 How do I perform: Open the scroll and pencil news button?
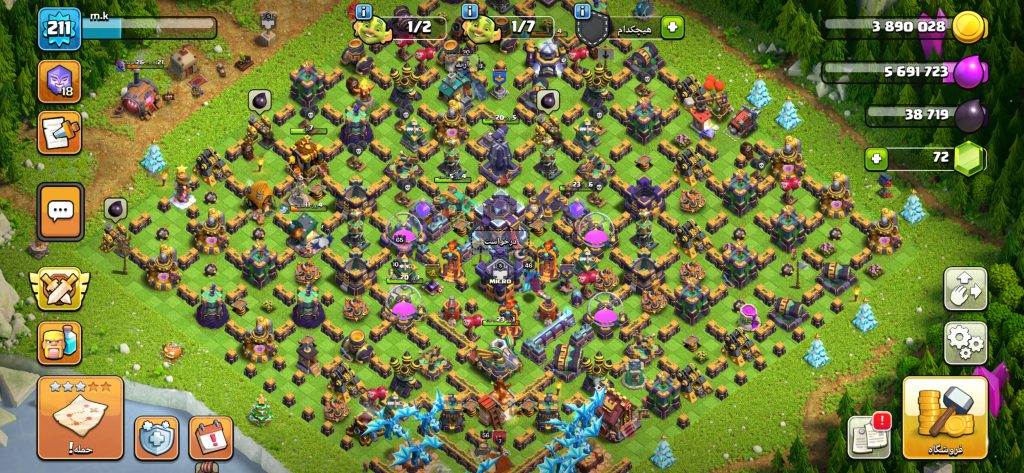pyautogui.click(x=59, y=131)
